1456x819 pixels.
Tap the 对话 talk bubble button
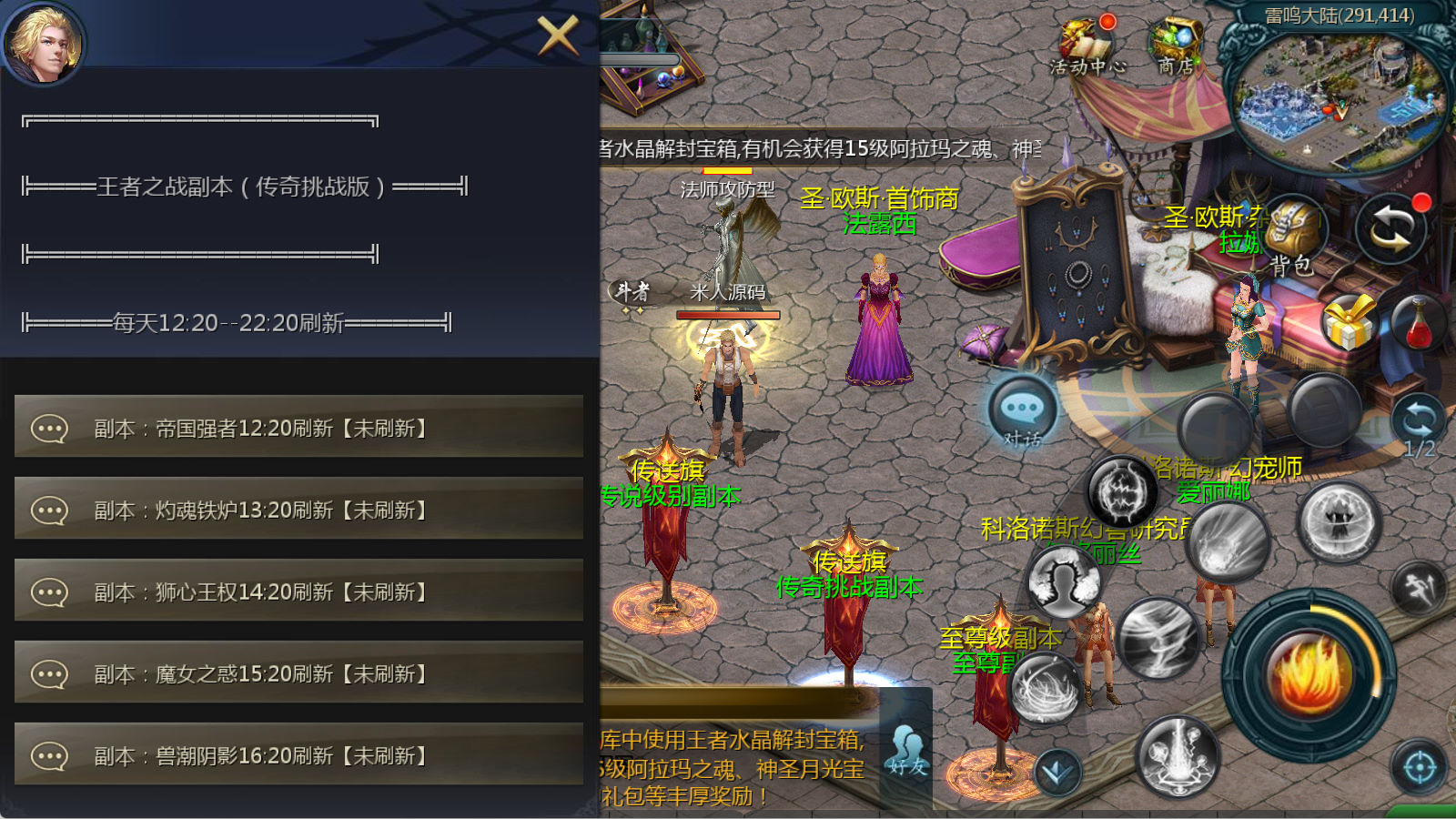tap(1023, 411)
